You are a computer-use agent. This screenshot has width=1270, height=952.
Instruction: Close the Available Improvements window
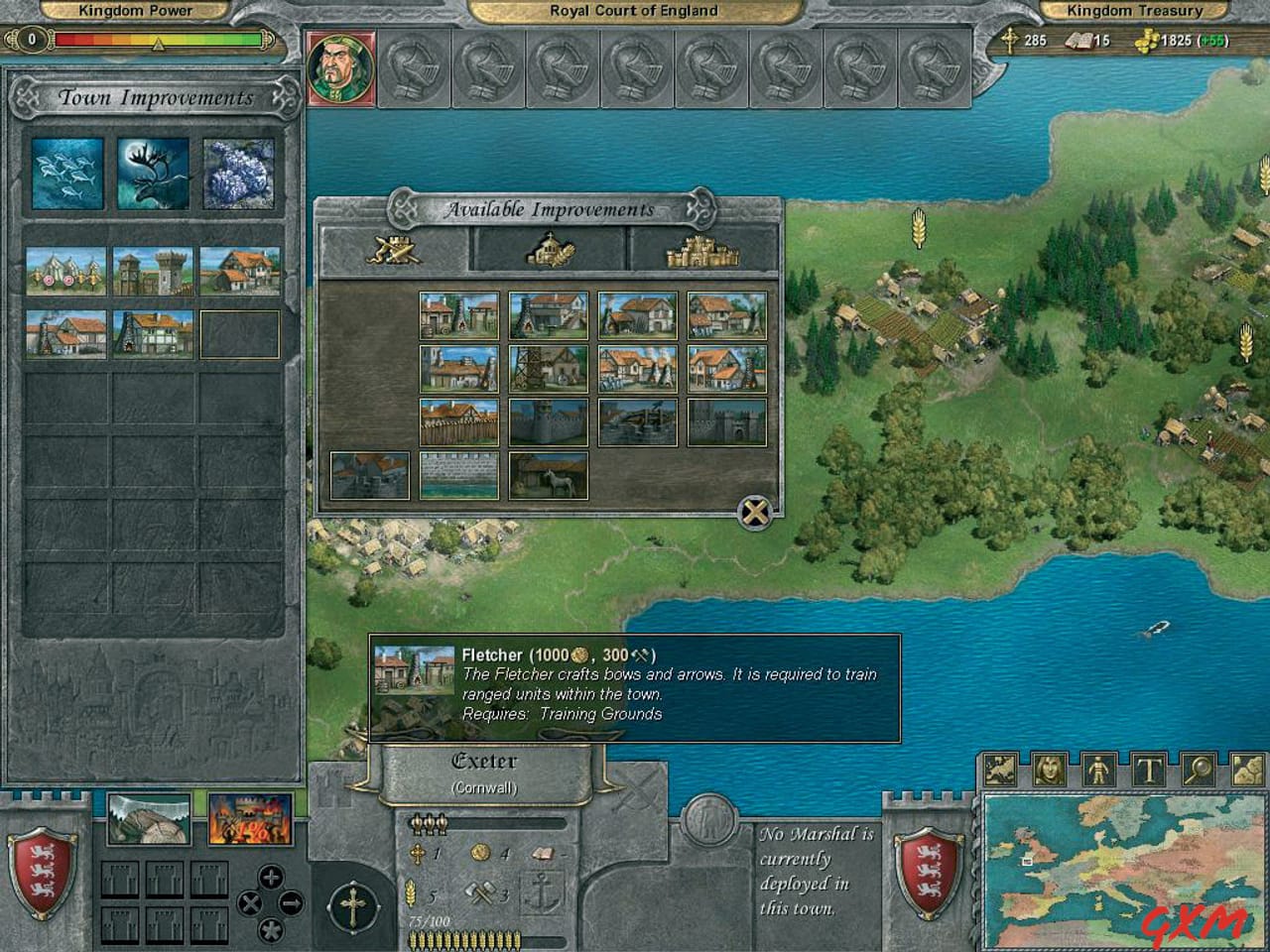(x=754, y=511)
